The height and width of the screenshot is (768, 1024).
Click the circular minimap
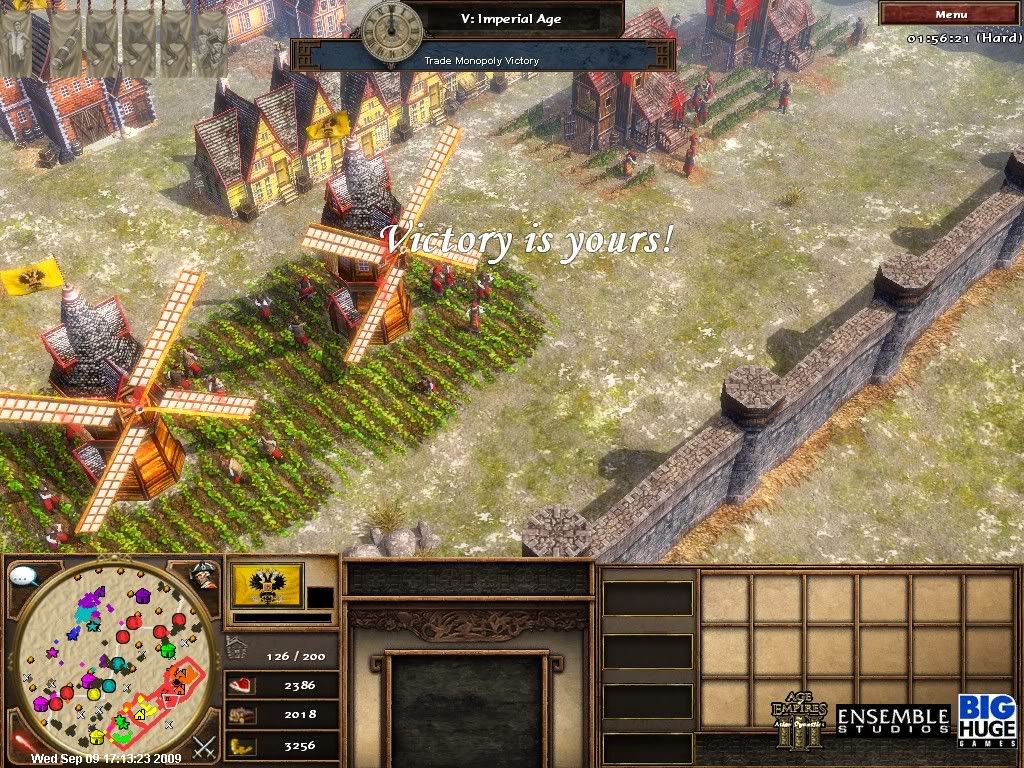click(x=111, y=660)
